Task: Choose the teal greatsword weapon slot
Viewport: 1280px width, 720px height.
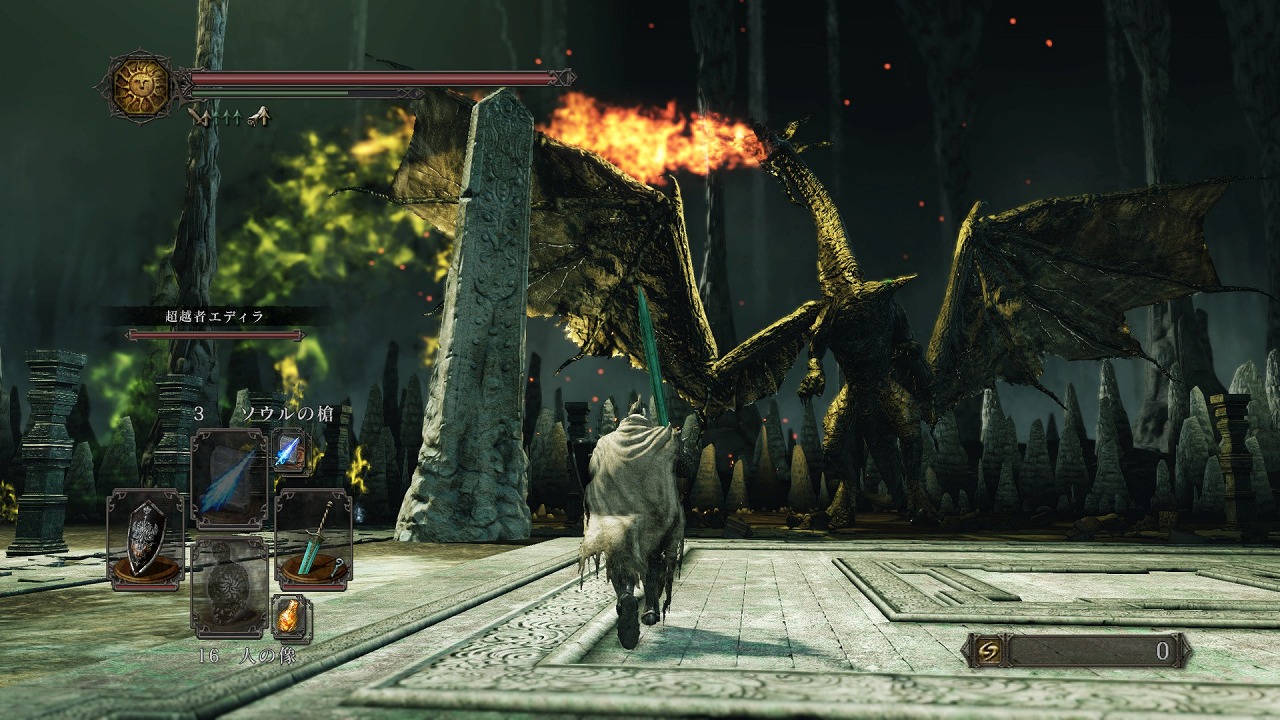Action: pos(313,538)
